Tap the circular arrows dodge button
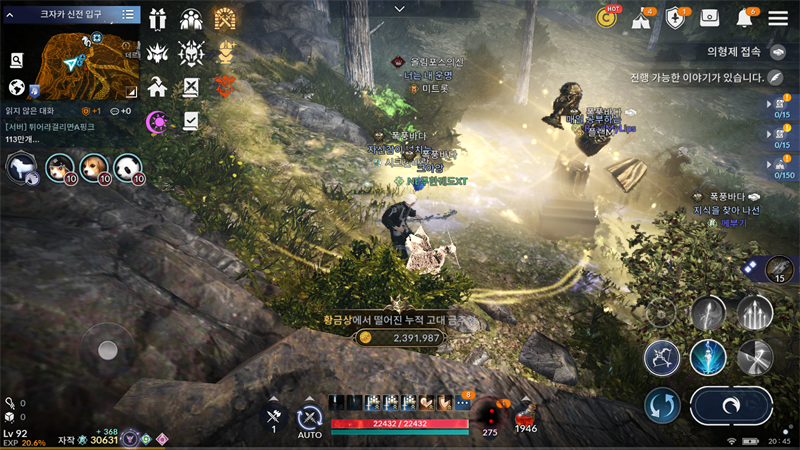 [x=662, y=406]
